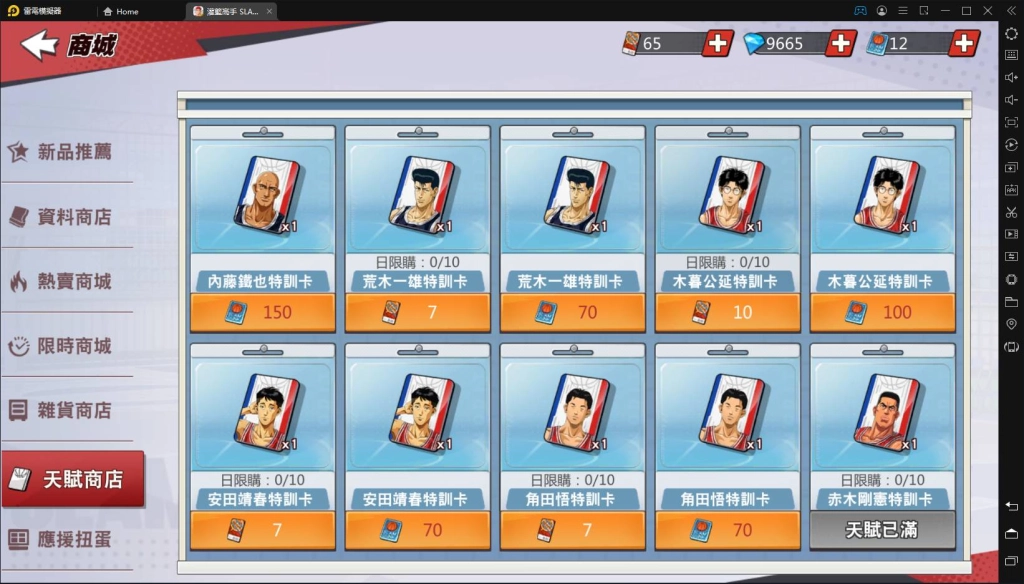Screen dimensions: 1024x584
Task: Buy 角田悟特訓卡 for 70
Action: click(x=728, y=530)
